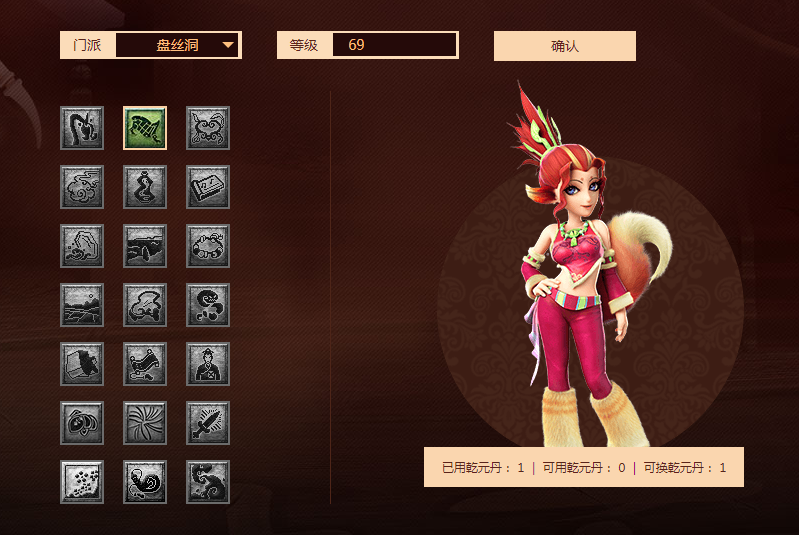Click the 等级 level input field

click(394, 45)
